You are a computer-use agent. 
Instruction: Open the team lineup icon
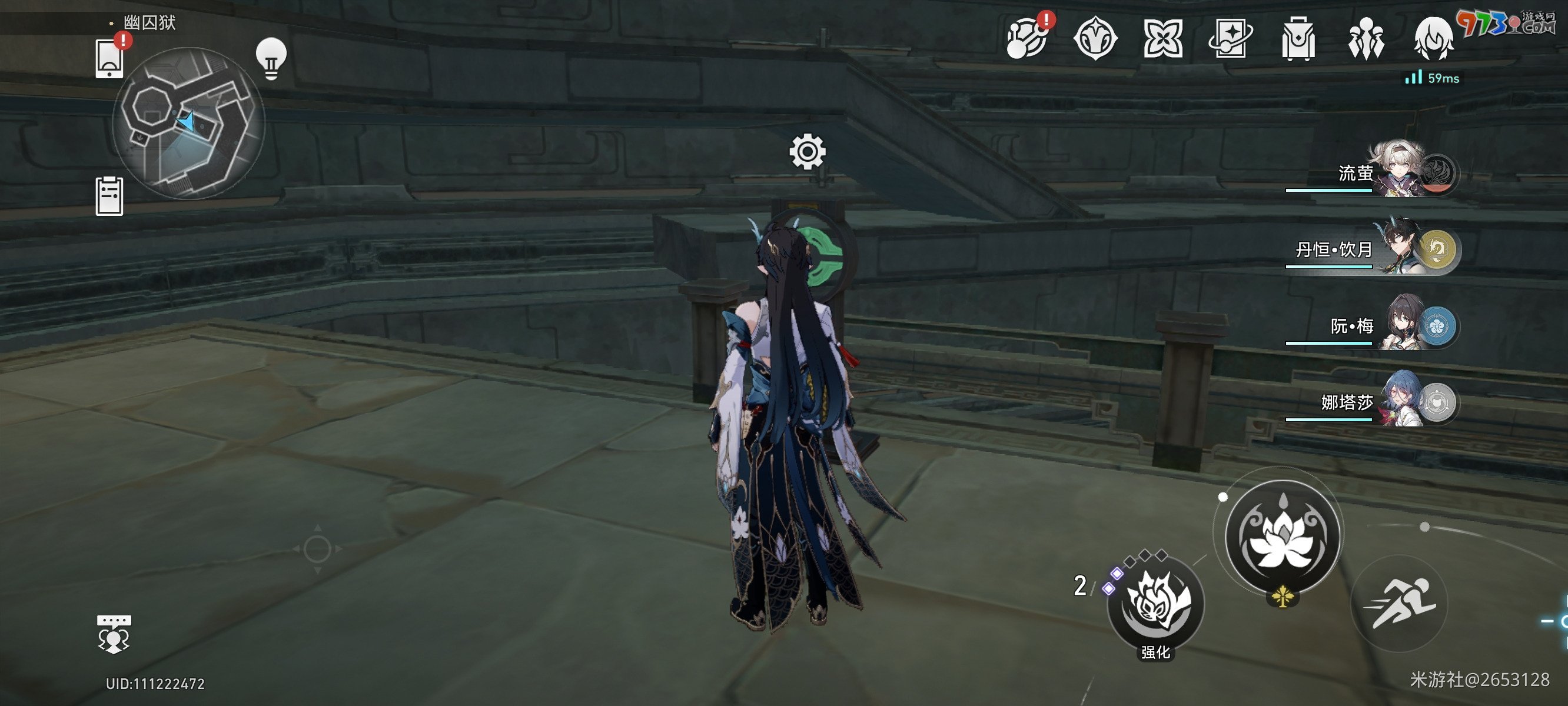[x=1366, y=38]
